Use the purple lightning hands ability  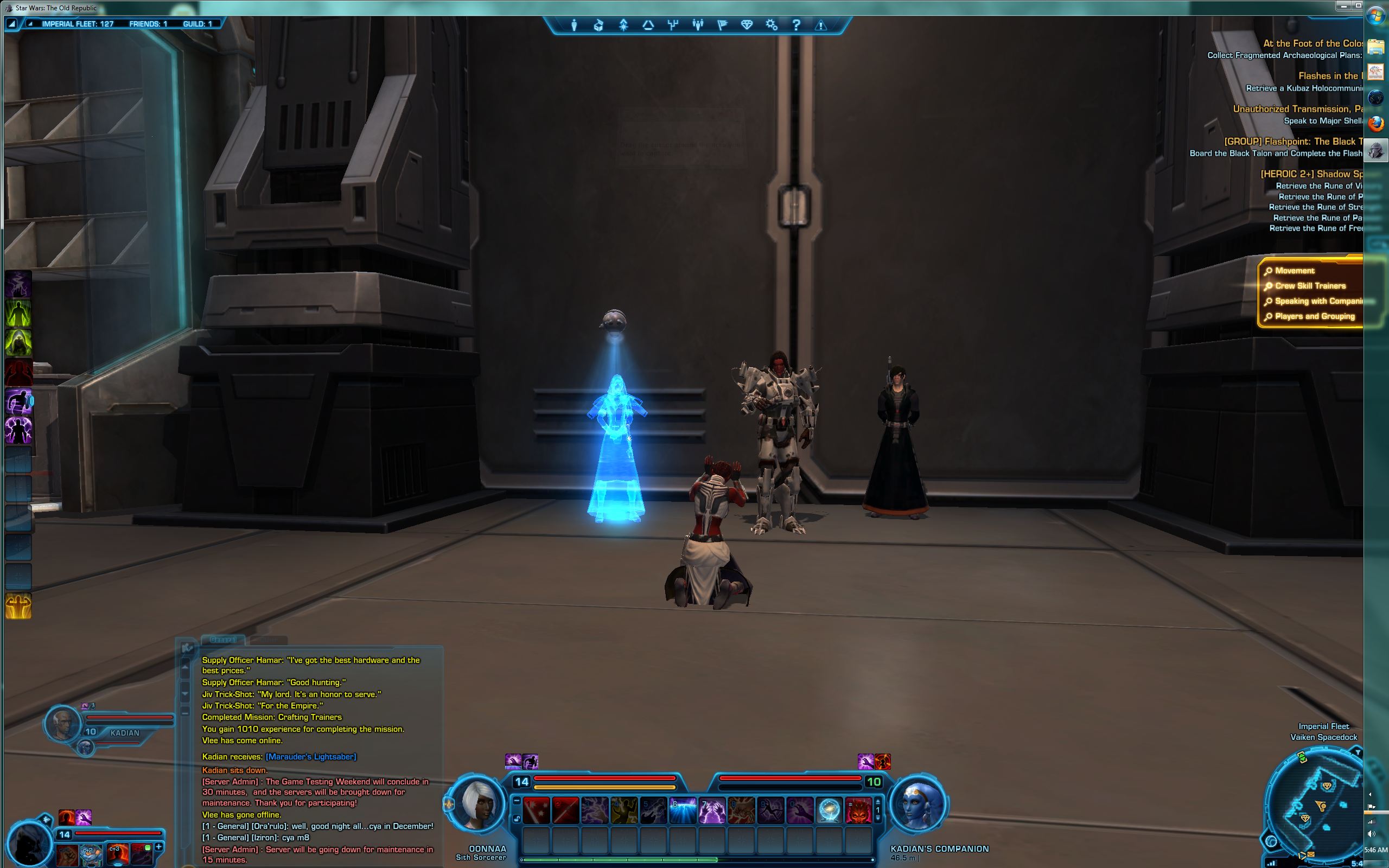[x=712, y=810]
